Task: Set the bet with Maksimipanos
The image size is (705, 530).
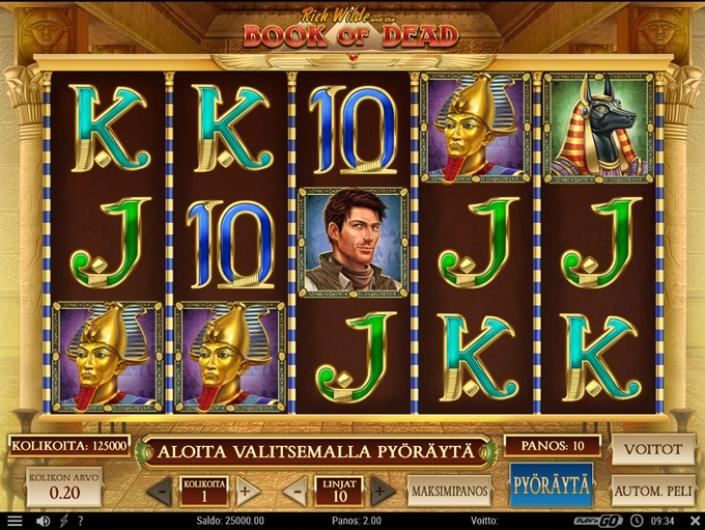Action: 447,491
